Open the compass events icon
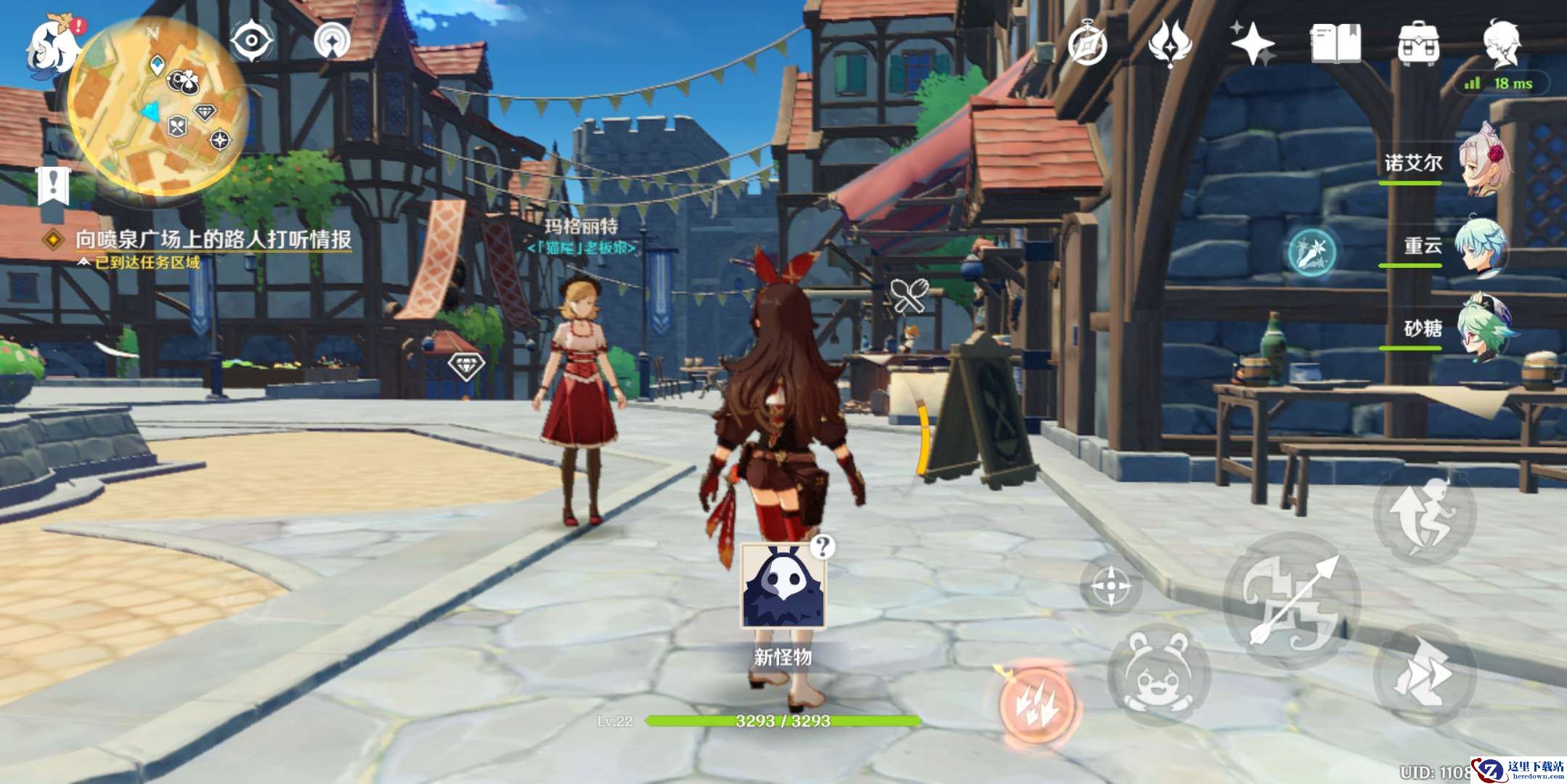 point(1087,44)
